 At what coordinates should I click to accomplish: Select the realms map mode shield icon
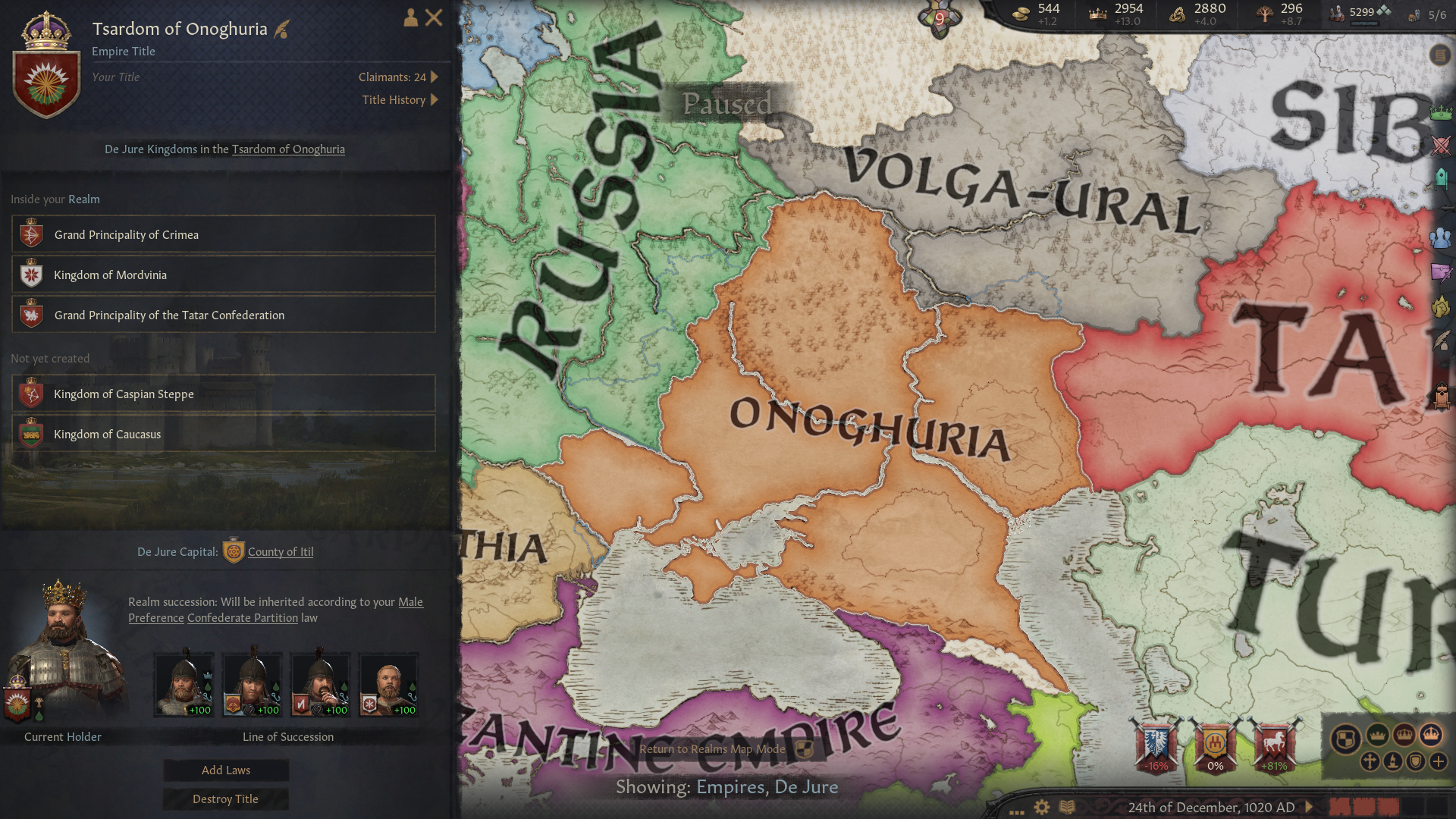(1346, 737)
